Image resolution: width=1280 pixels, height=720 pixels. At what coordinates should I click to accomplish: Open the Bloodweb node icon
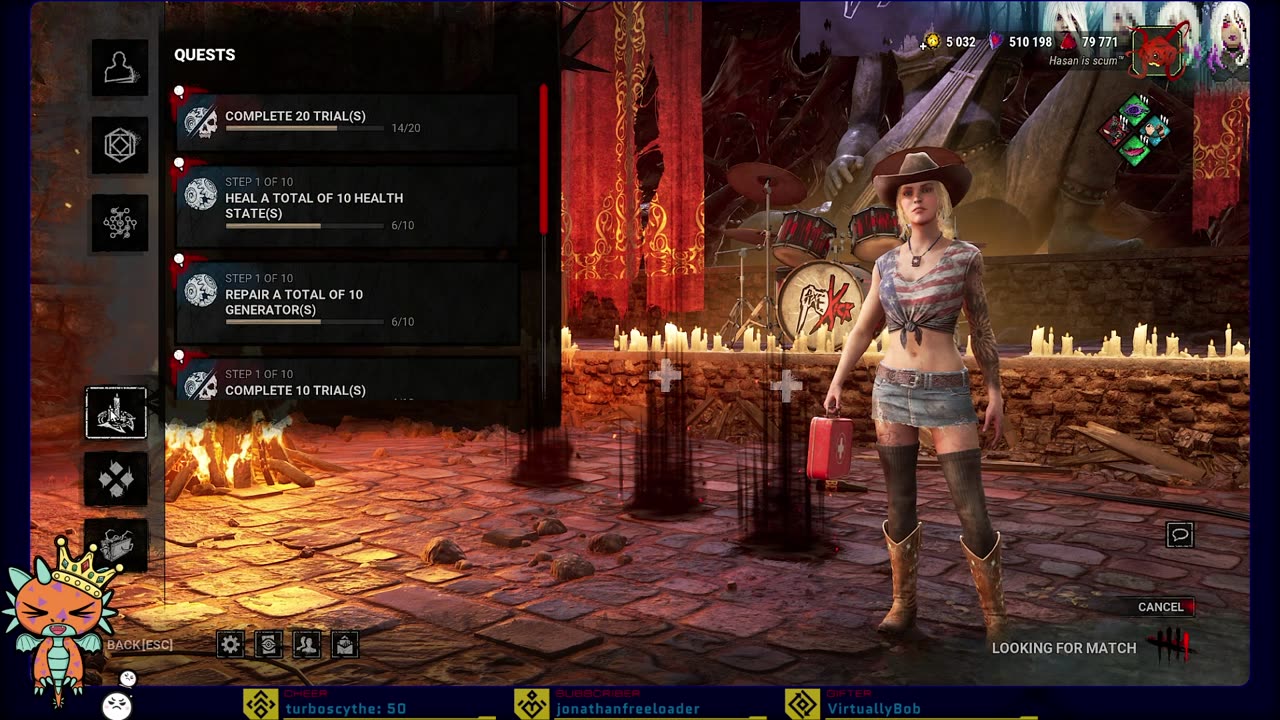tap(120, 223)
